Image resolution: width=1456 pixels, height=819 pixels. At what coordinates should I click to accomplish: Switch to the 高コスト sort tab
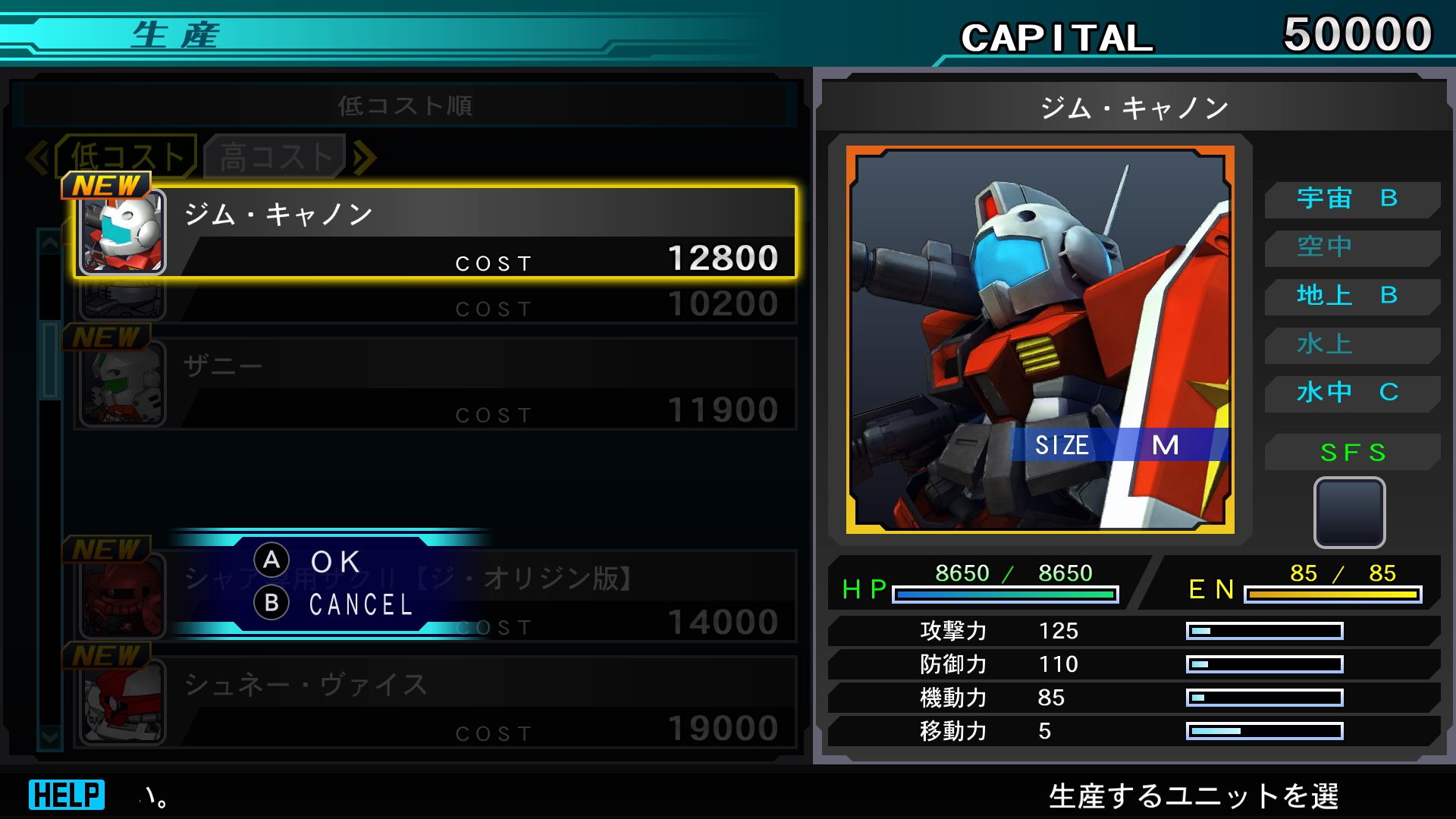(276, 157)
